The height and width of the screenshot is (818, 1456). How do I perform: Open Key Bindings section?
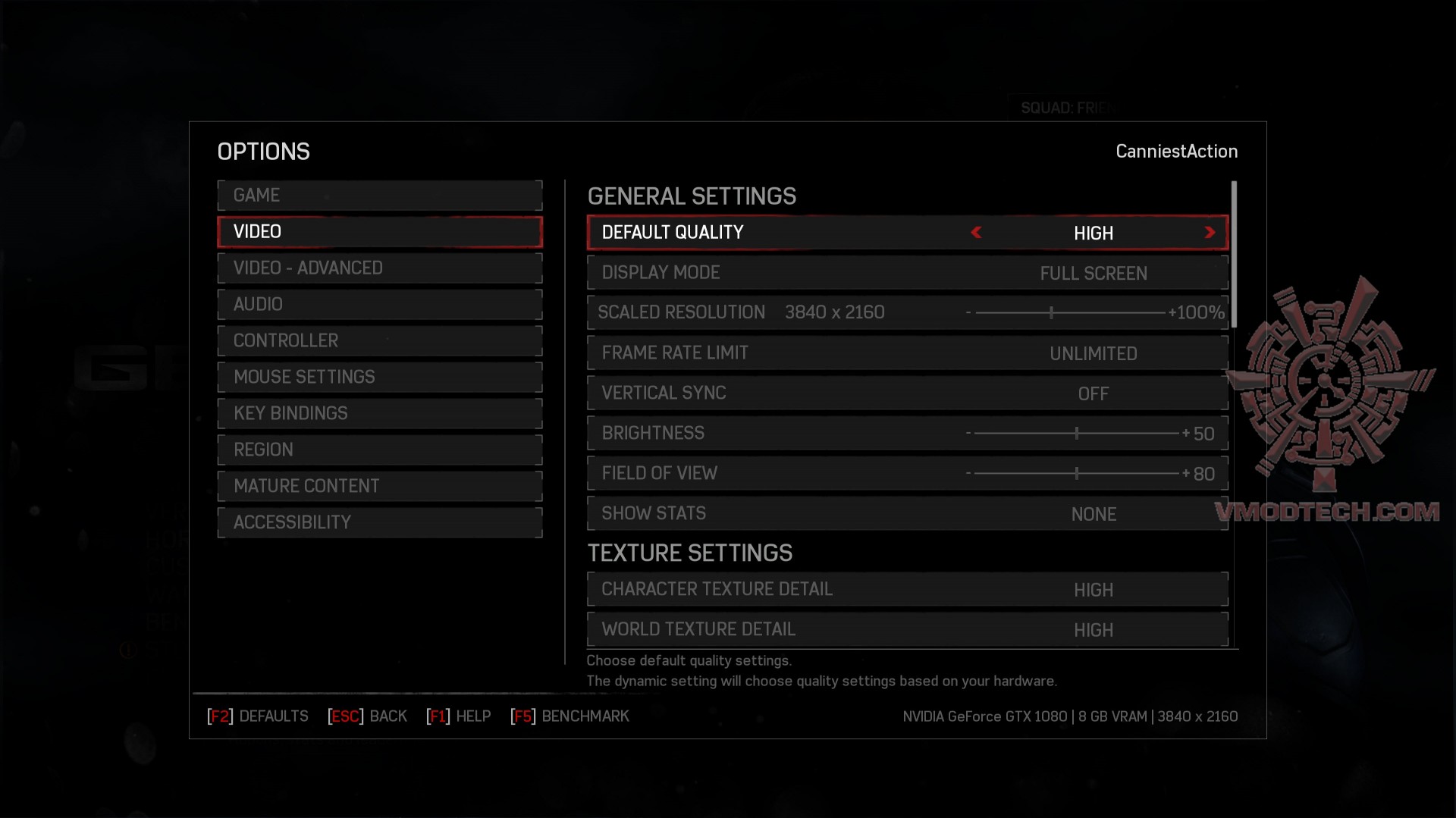point(379,414)
